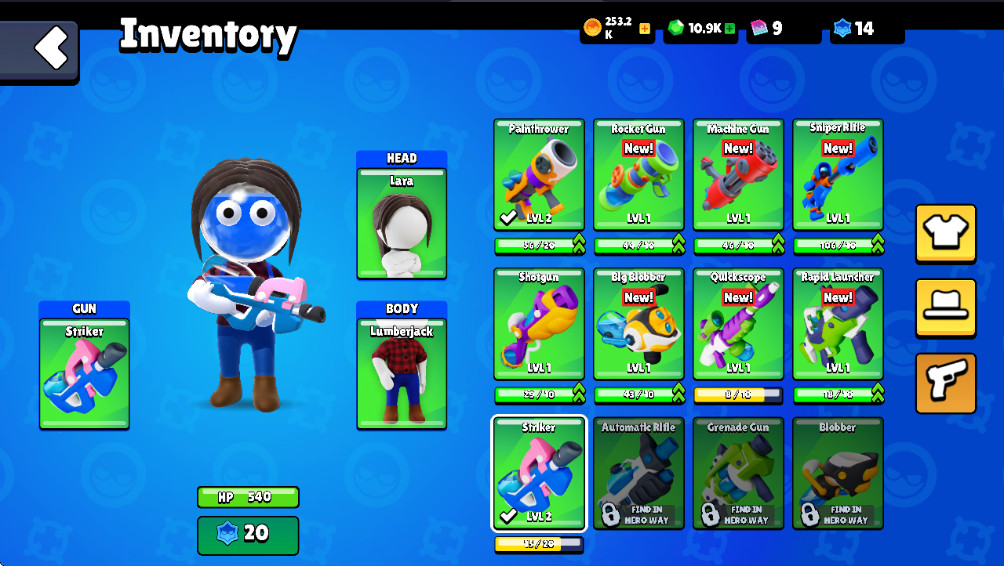Click the green 20 upgrade cost button
The width and height of the screenshot is (1004, 566).
click(x=247, y=534)
